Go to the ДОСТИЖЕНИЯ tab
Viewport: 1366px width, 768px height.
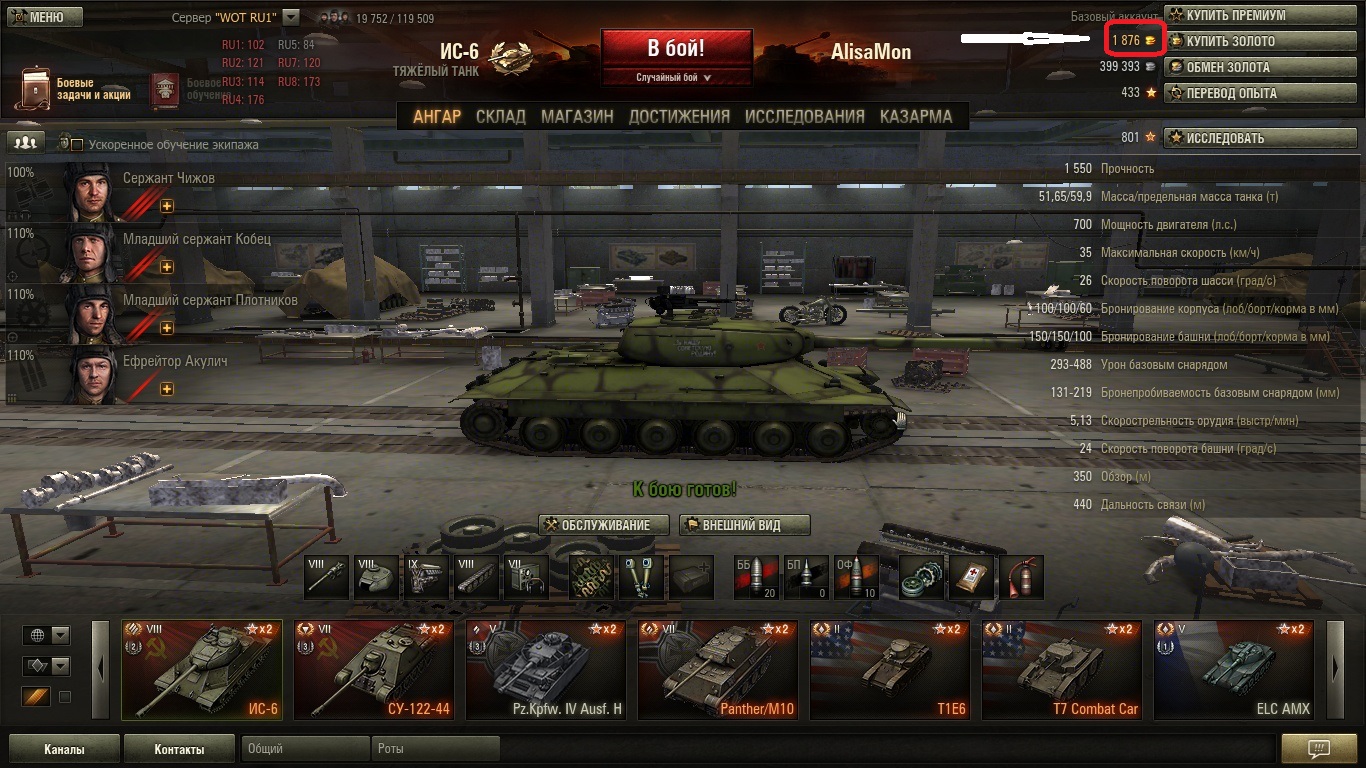[679, 116]
